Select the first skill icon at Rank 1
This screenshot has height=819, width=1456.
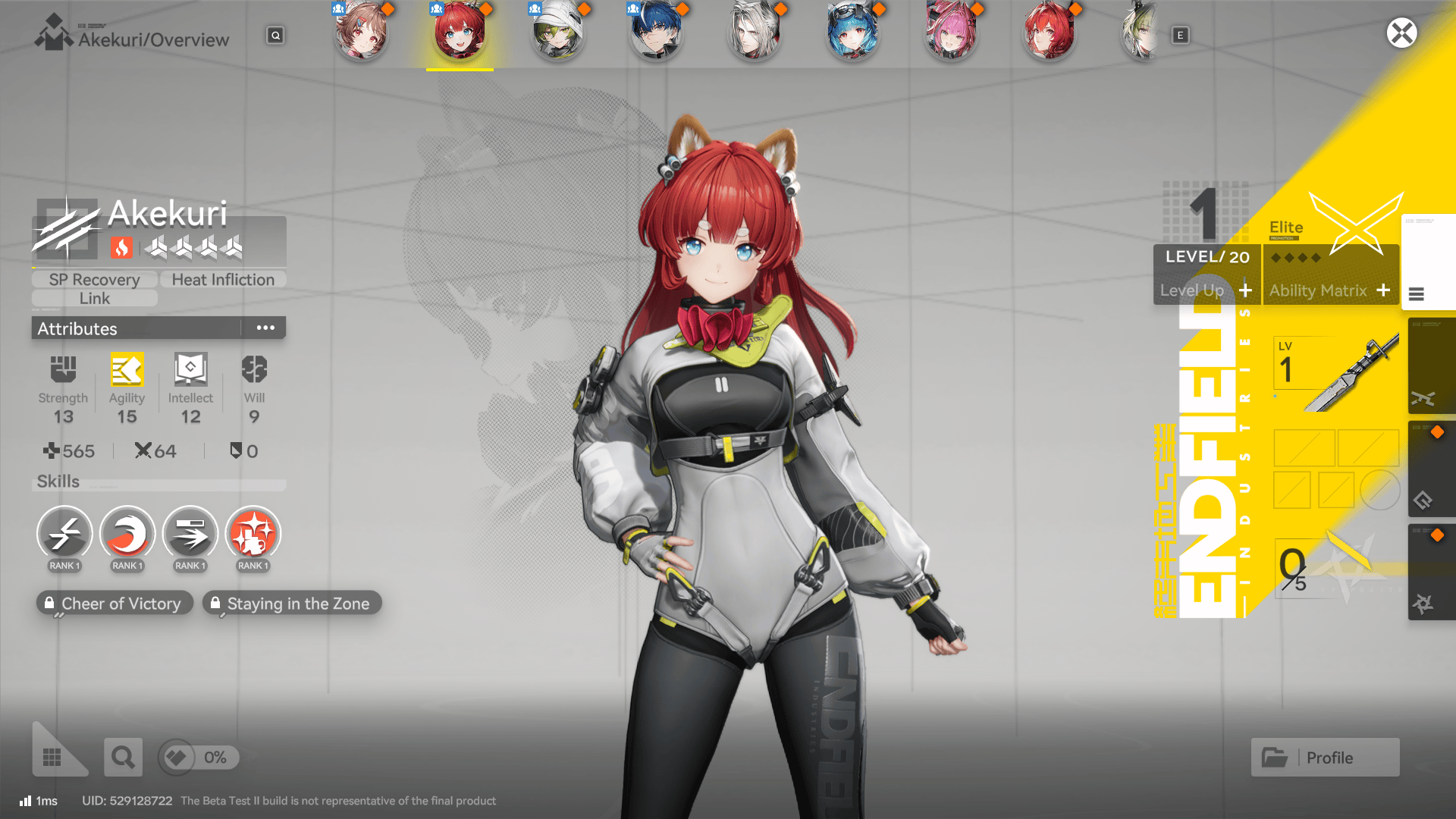click(64, 535)
